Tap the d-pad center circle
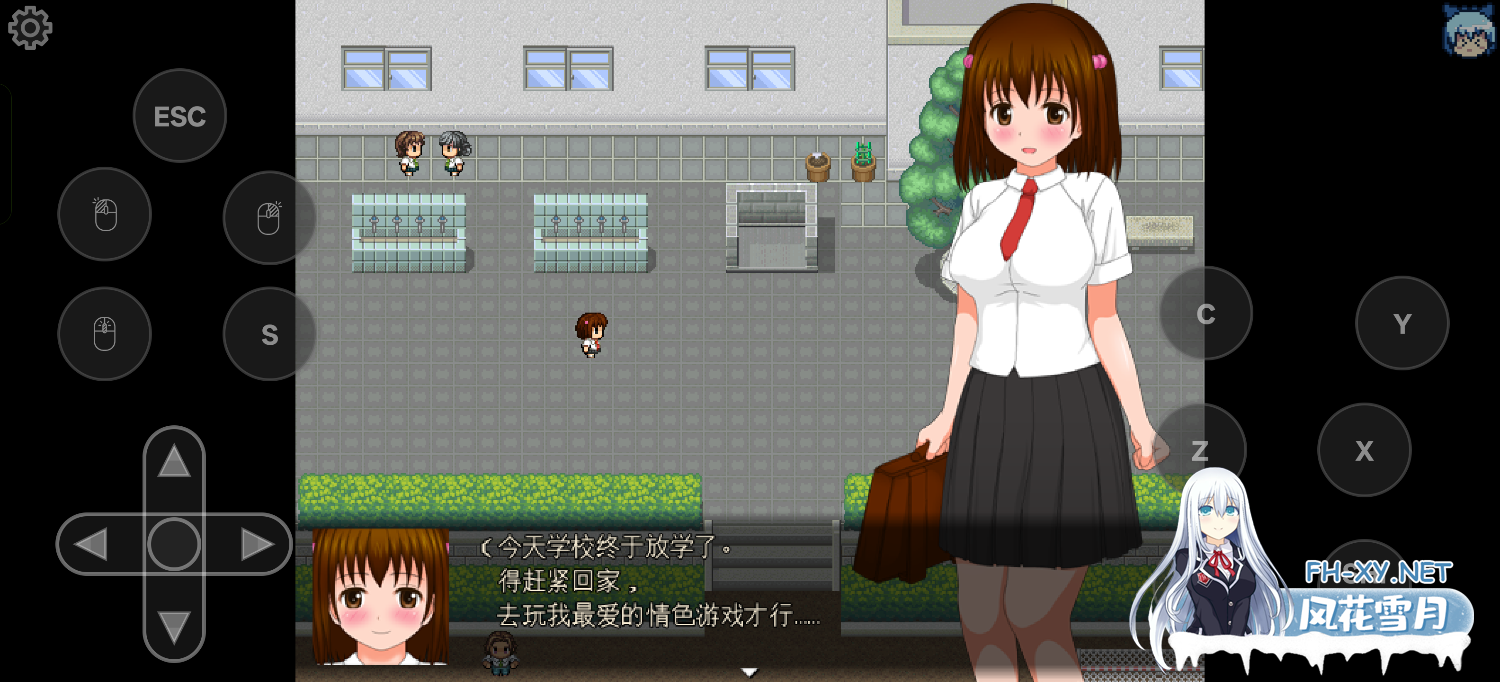Screen dimensions: 1500x682 coord(174,544)
